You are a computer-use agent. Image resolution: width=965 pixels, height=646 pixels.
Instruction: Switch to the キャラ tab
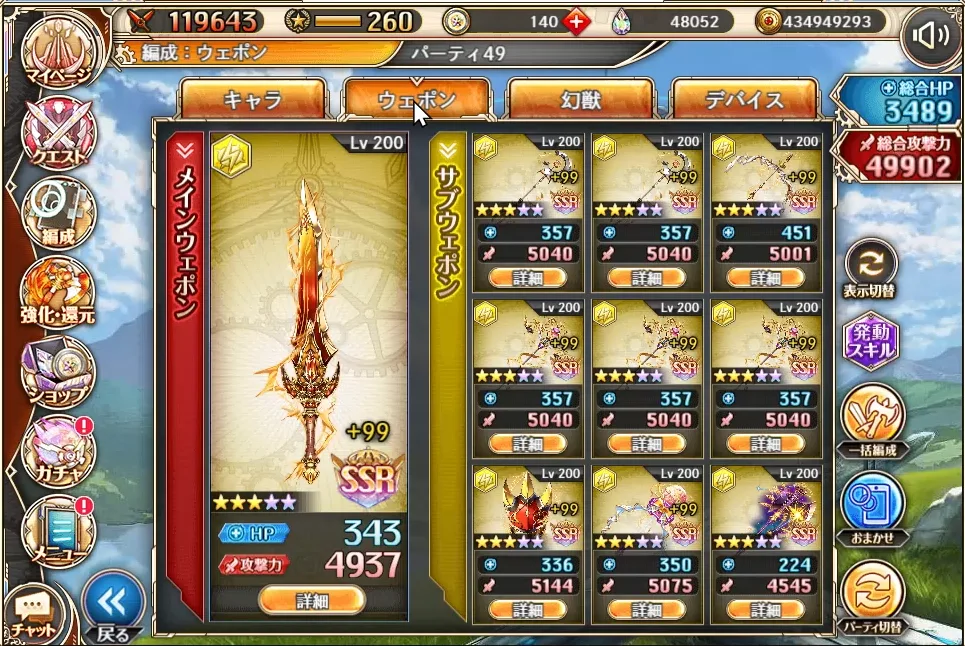253,100
